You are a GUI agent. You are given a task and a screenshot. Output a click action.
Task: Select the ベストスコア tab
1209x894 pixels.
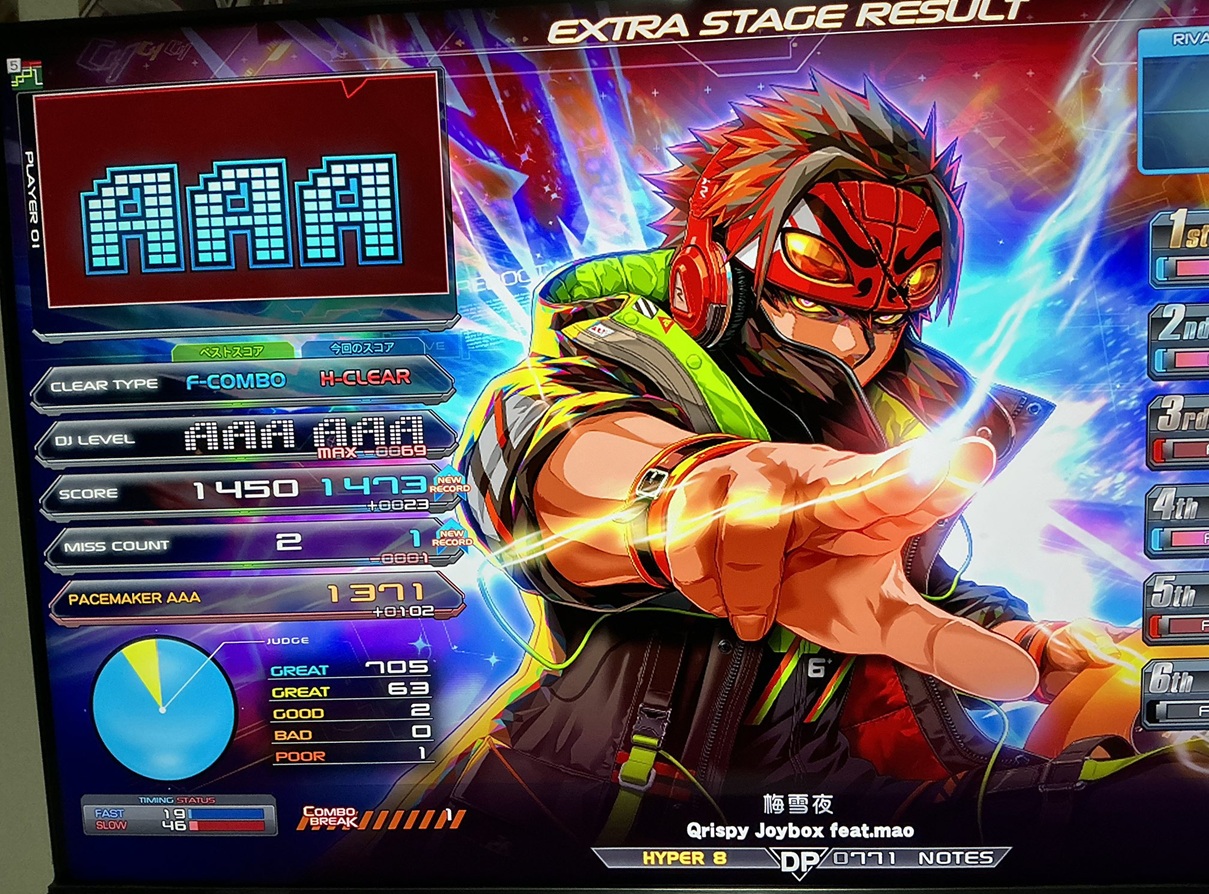(233, 350)
